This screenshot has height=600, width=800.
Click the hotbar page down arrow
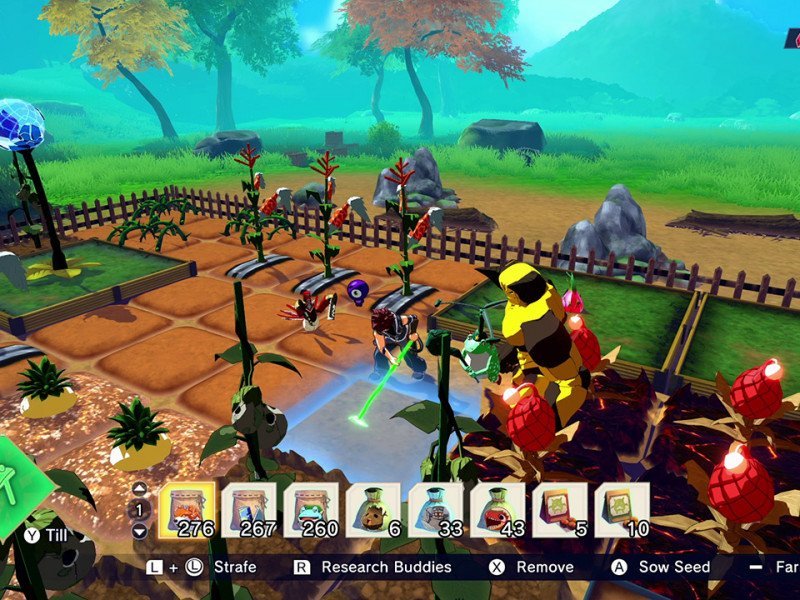click(140, 528)
